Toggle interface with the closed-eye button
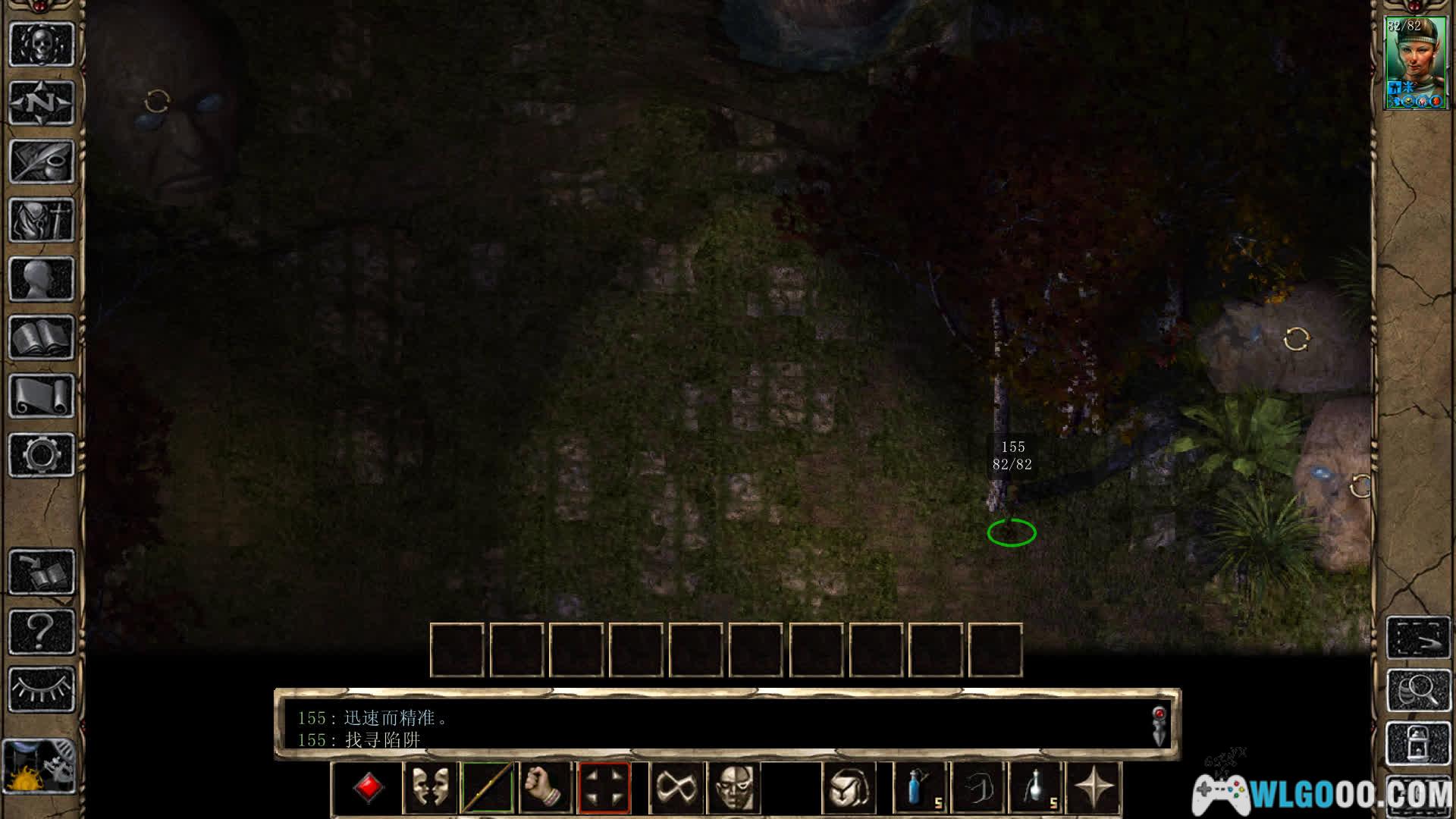 tap(42, 689)
